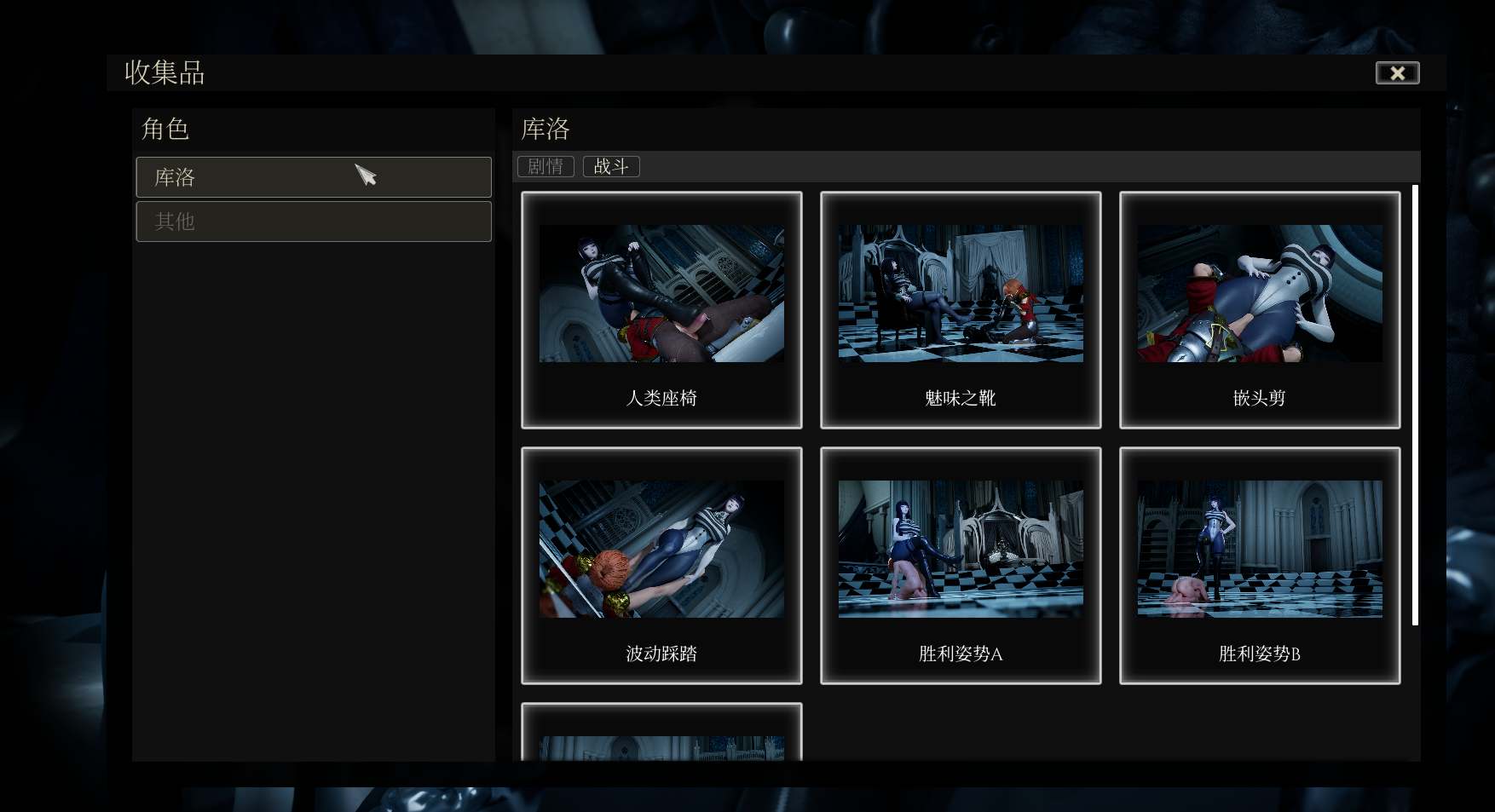Click the cursor-highlighted 库洛 button
This screenshot has width=1495, height=812.
314,177
